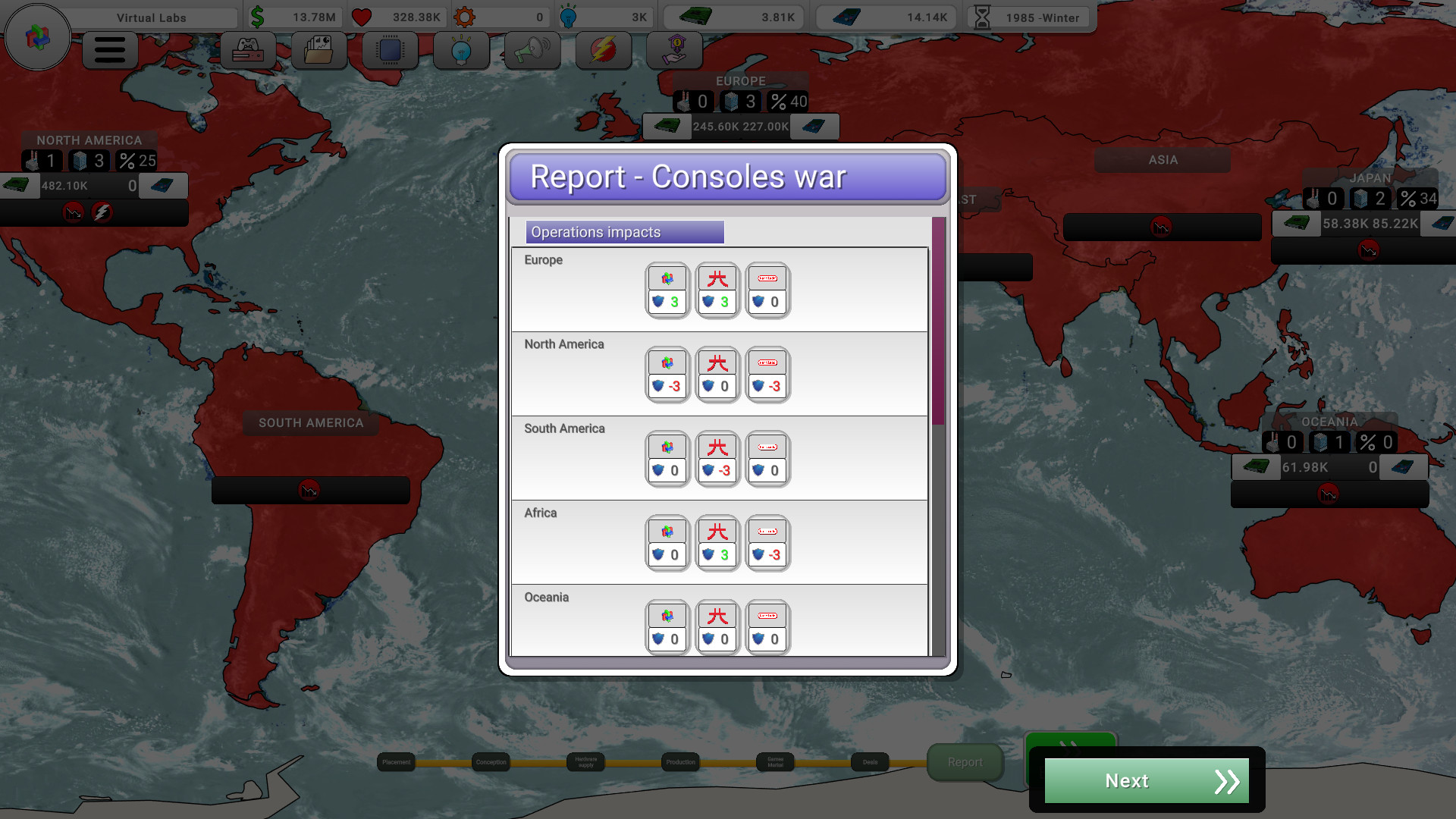Select the Placement stage on the timeline

tap(396, 762)
